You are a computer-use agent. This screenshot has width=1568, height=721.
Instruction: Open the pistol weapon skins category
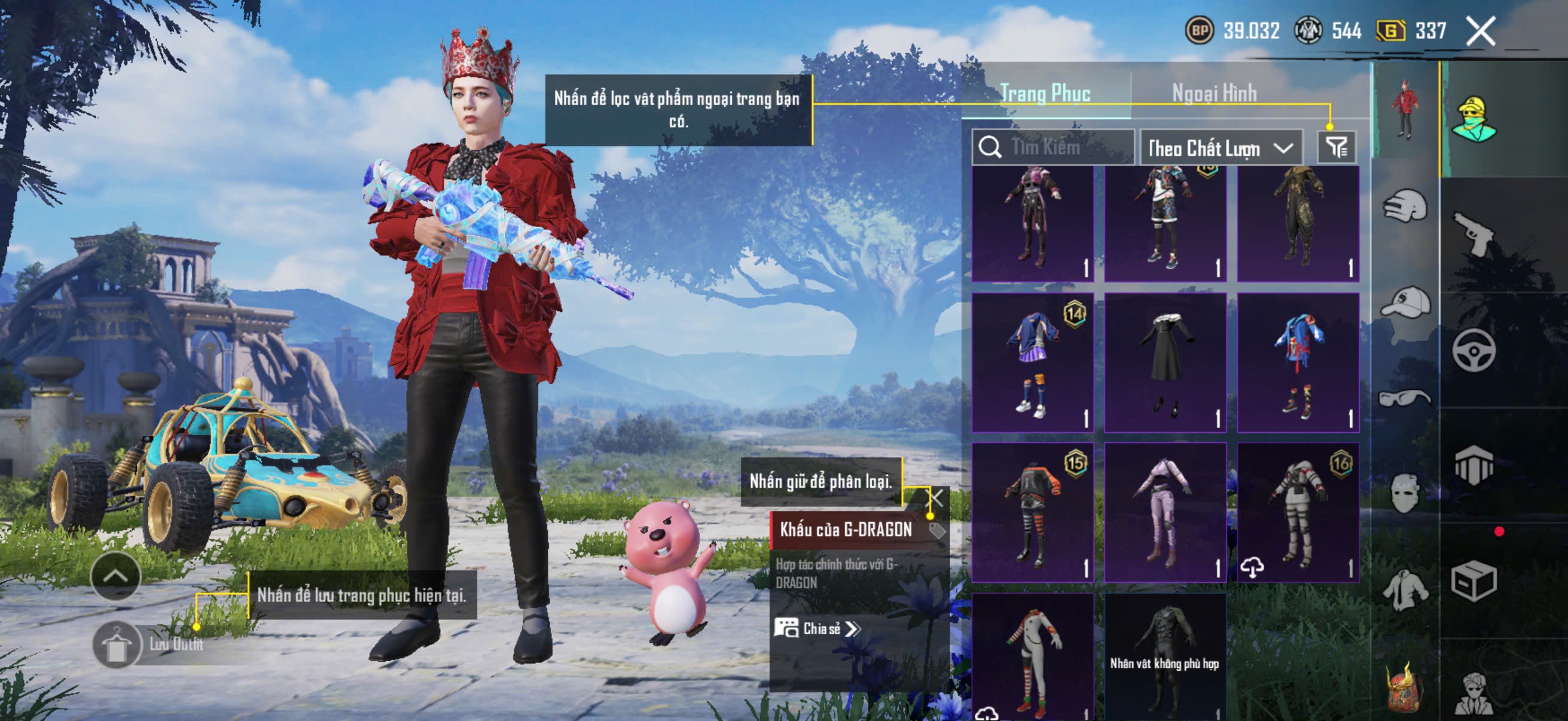pyautogui.click(x=1473, y=234)
